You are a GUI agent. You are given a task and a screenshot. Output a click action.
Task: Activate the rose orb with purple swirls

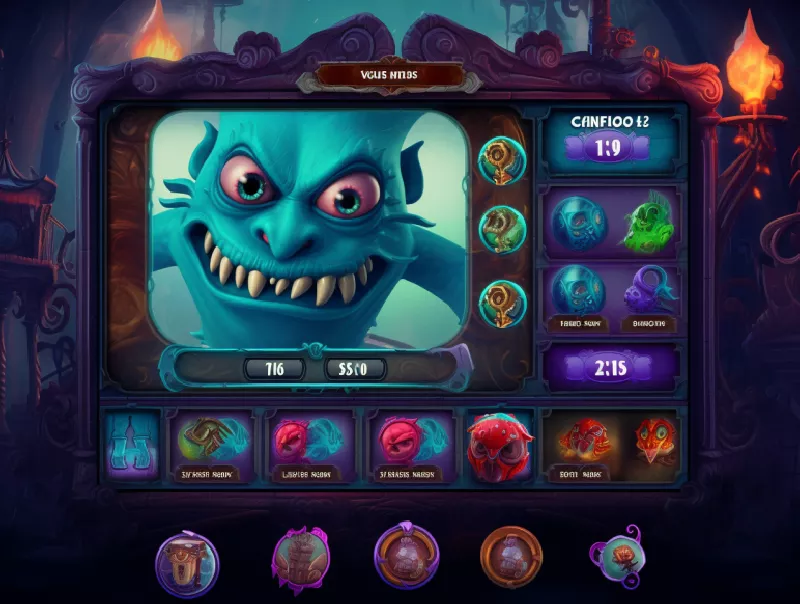click(619, 556)
